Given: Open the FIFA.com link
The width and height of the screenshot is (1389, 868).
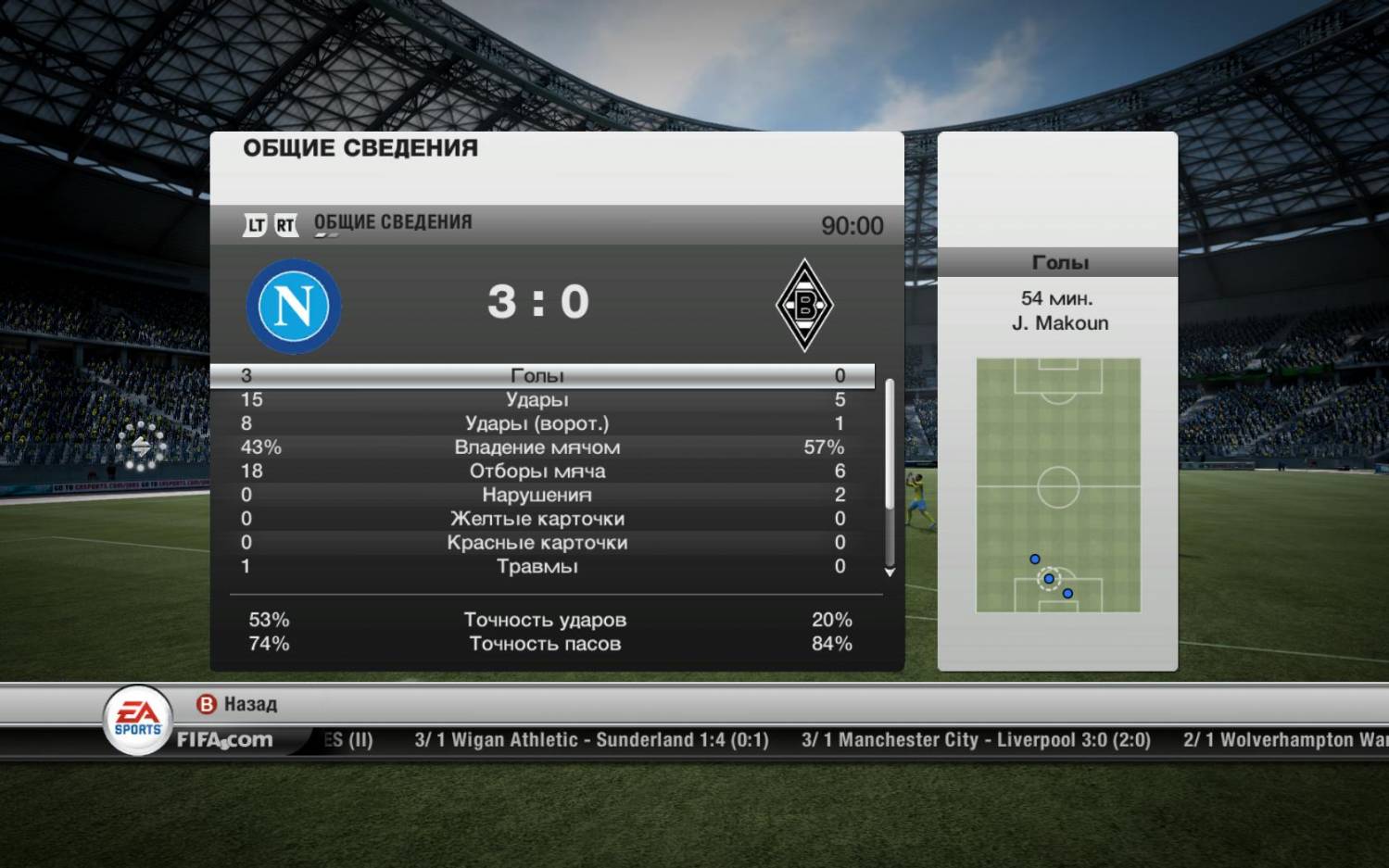Looking at the screenshot, I should (224, 740).
